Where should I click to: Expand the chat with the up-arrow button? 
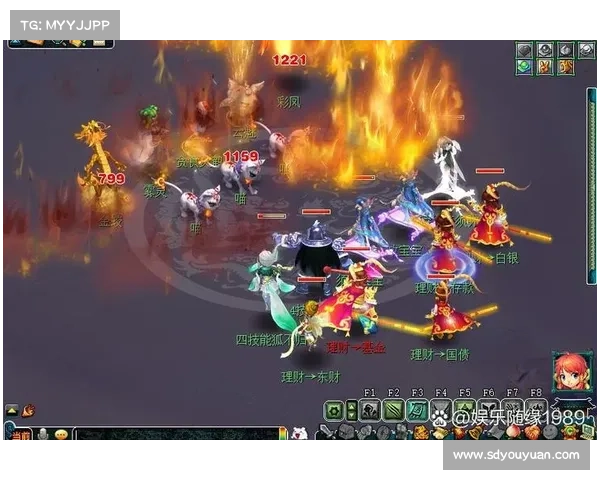tap(12, 410)
